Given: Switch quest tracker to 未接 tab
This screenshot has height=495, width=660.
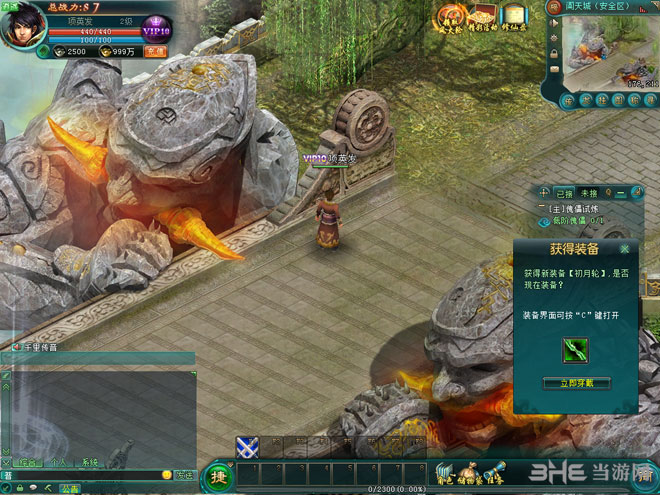Looking at the screenshot, I should (588, 192).
